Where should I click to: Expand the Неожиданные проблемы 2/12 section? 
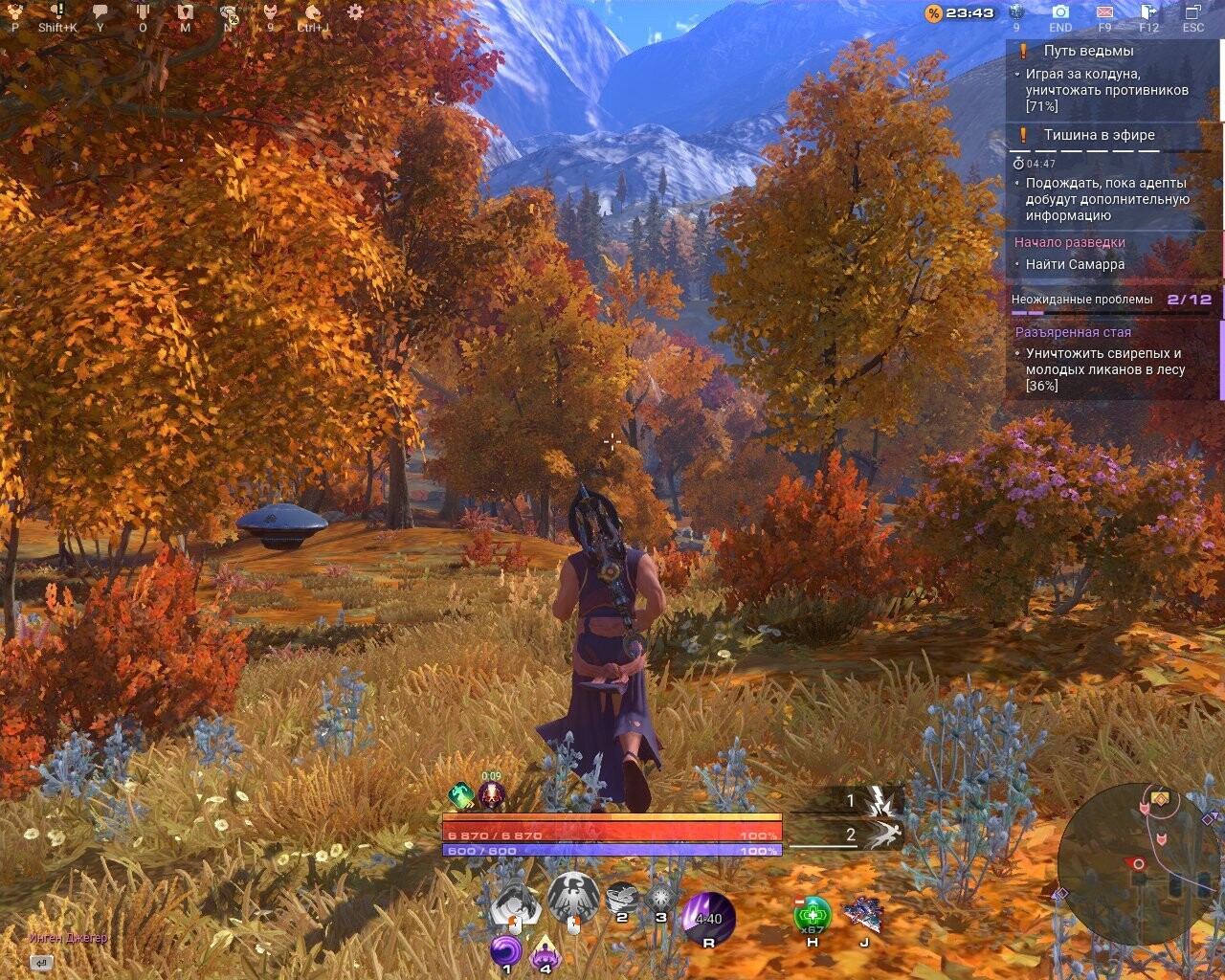[1110, 298]
